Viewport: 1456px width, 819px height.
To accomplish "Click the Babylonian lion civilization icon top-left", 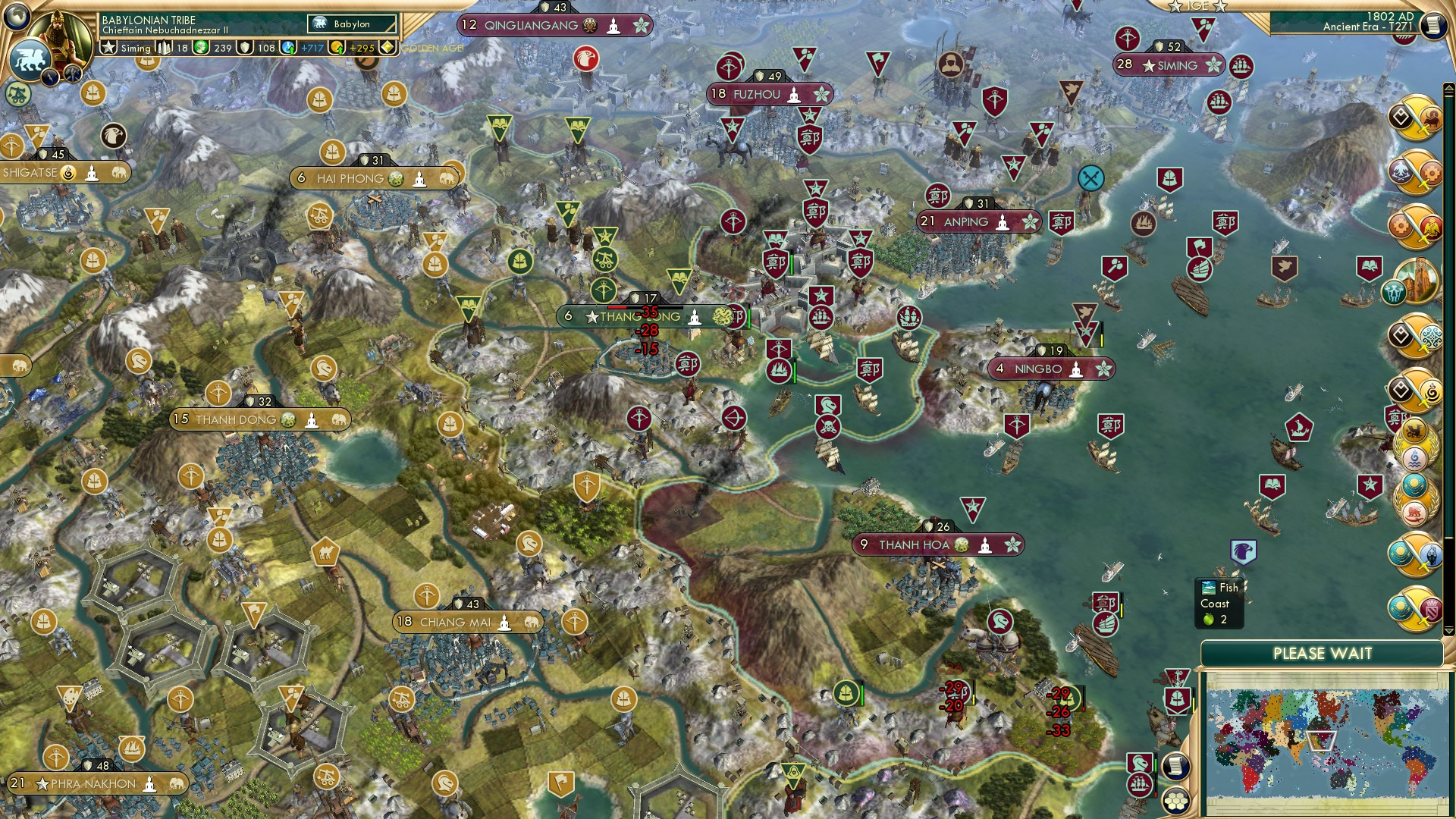I will click(x=31, y=59).
